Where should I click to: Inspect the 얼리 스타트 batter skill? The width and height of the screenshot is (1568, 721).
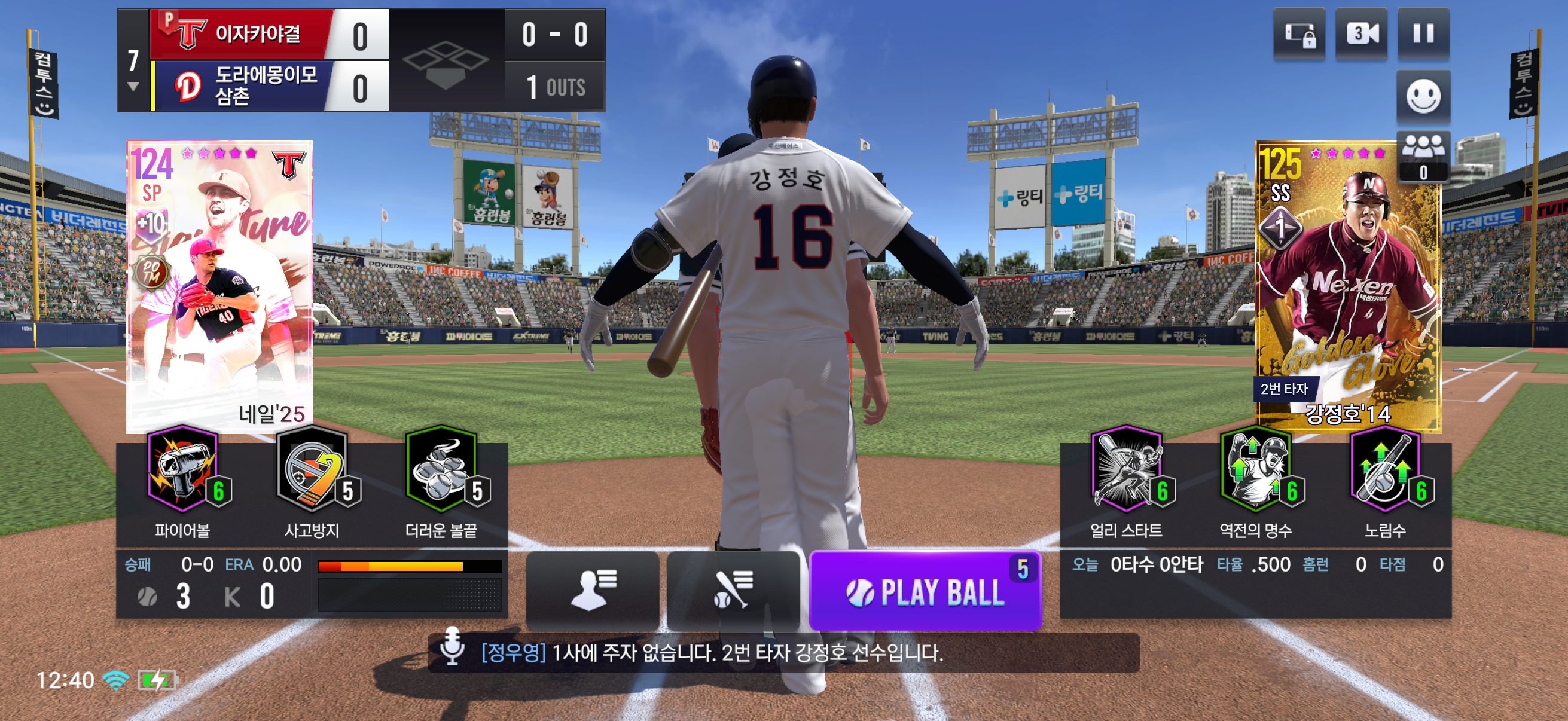1127,481
